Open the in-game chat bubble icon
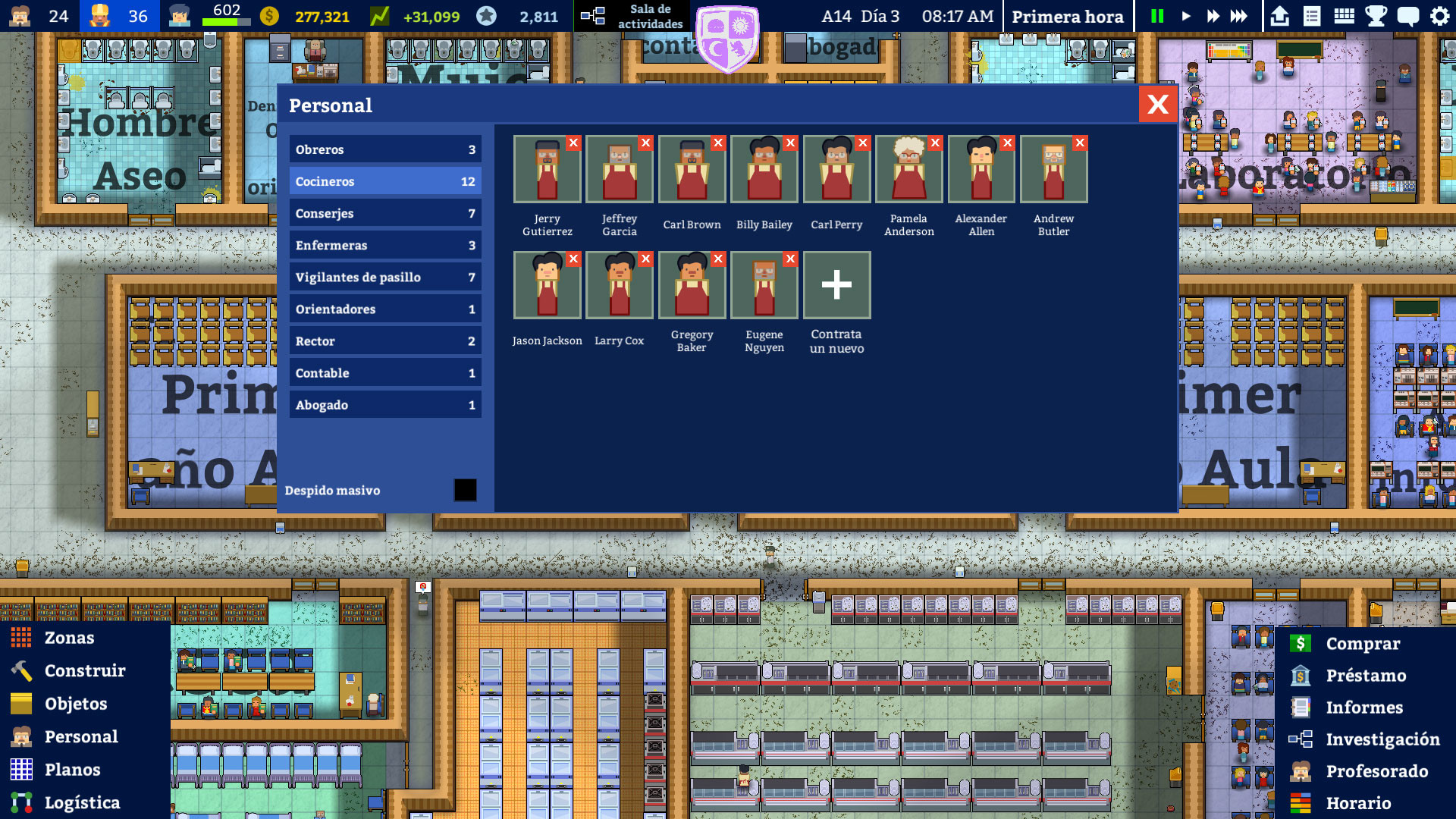 click(1409, 14)
